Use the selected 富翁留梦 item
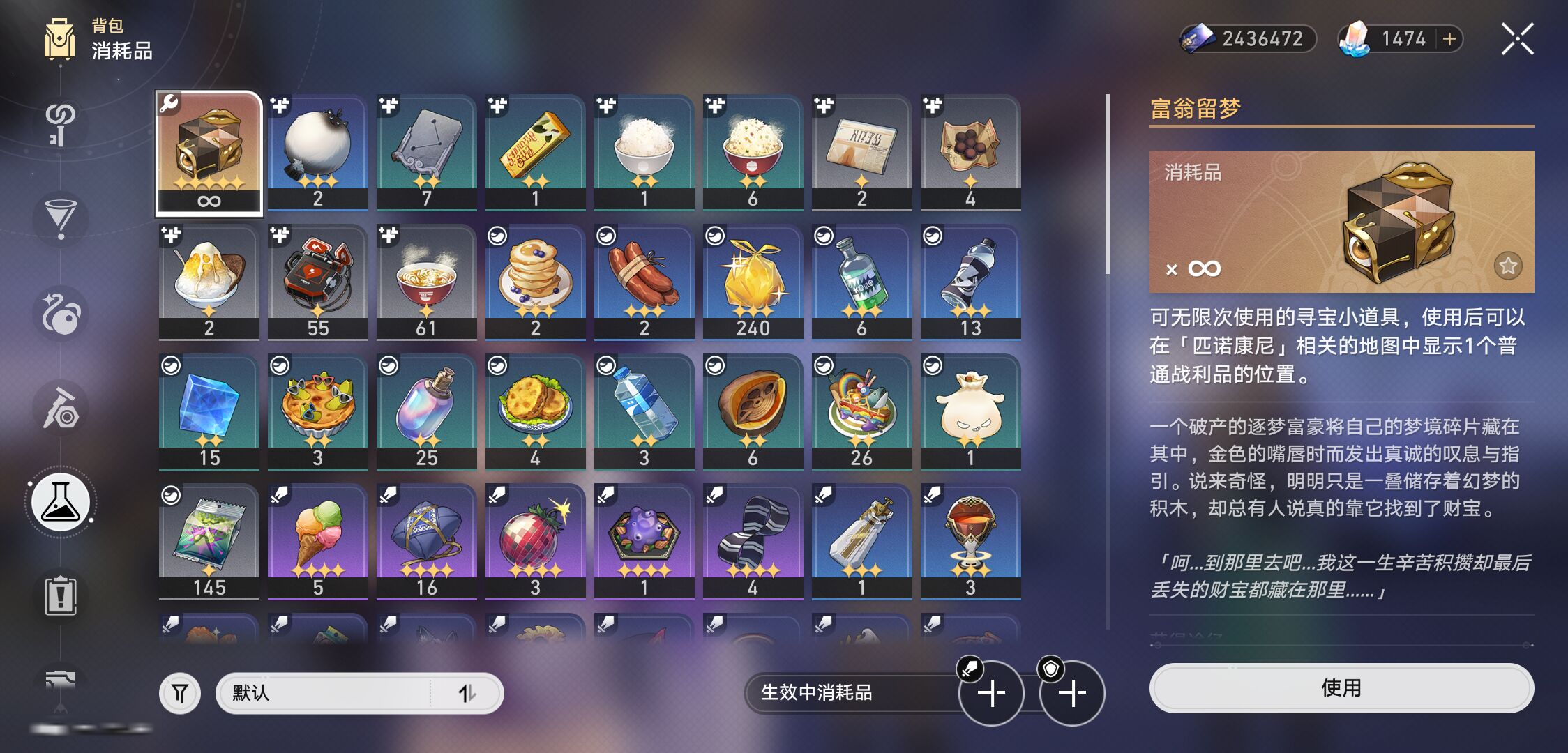Viewport: 1568px width, 753px height. pos(1341,688)
